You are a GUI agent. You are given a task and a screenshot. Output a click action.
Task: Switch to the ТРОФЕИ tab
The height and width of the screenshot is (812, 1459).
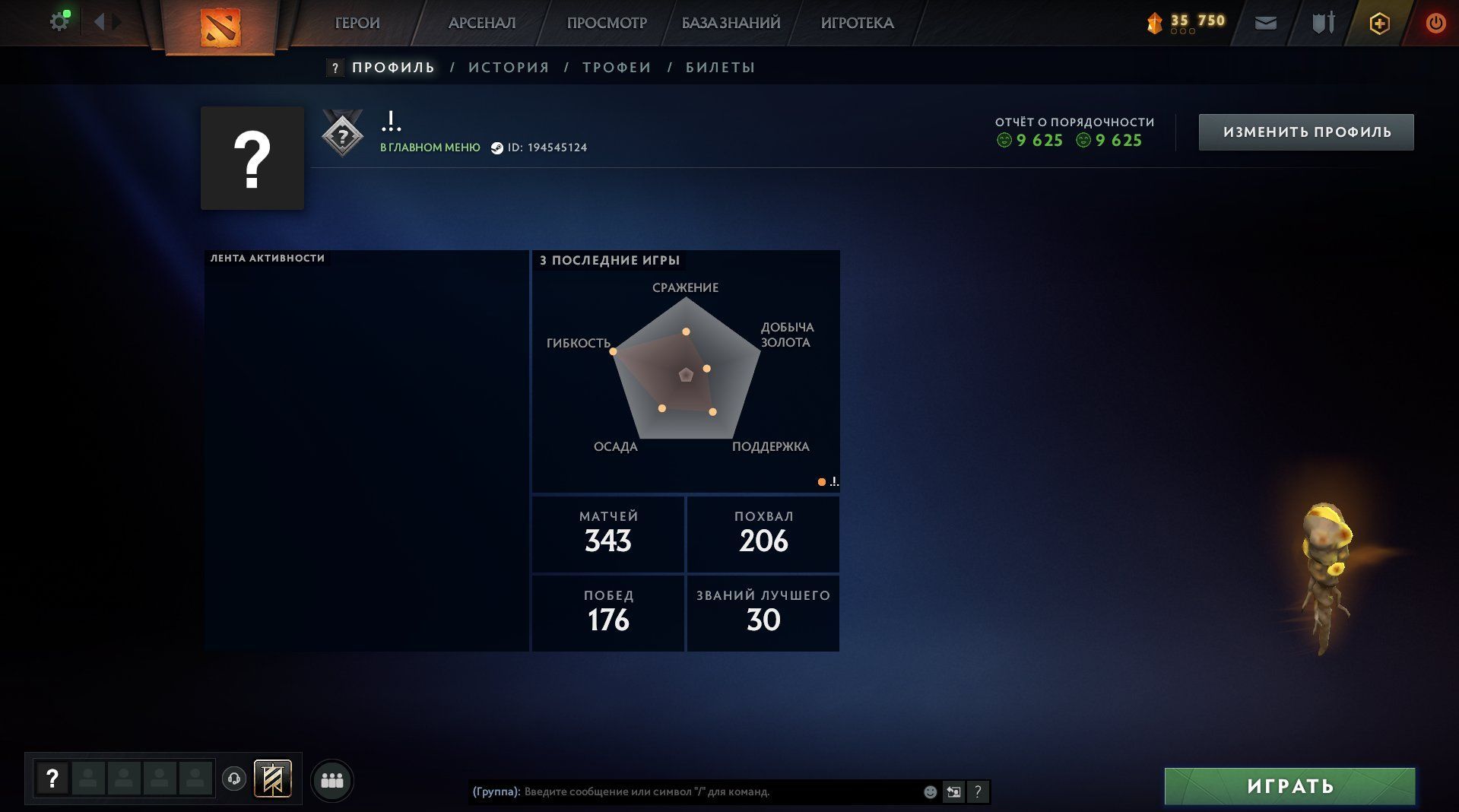tap(617, 68)
